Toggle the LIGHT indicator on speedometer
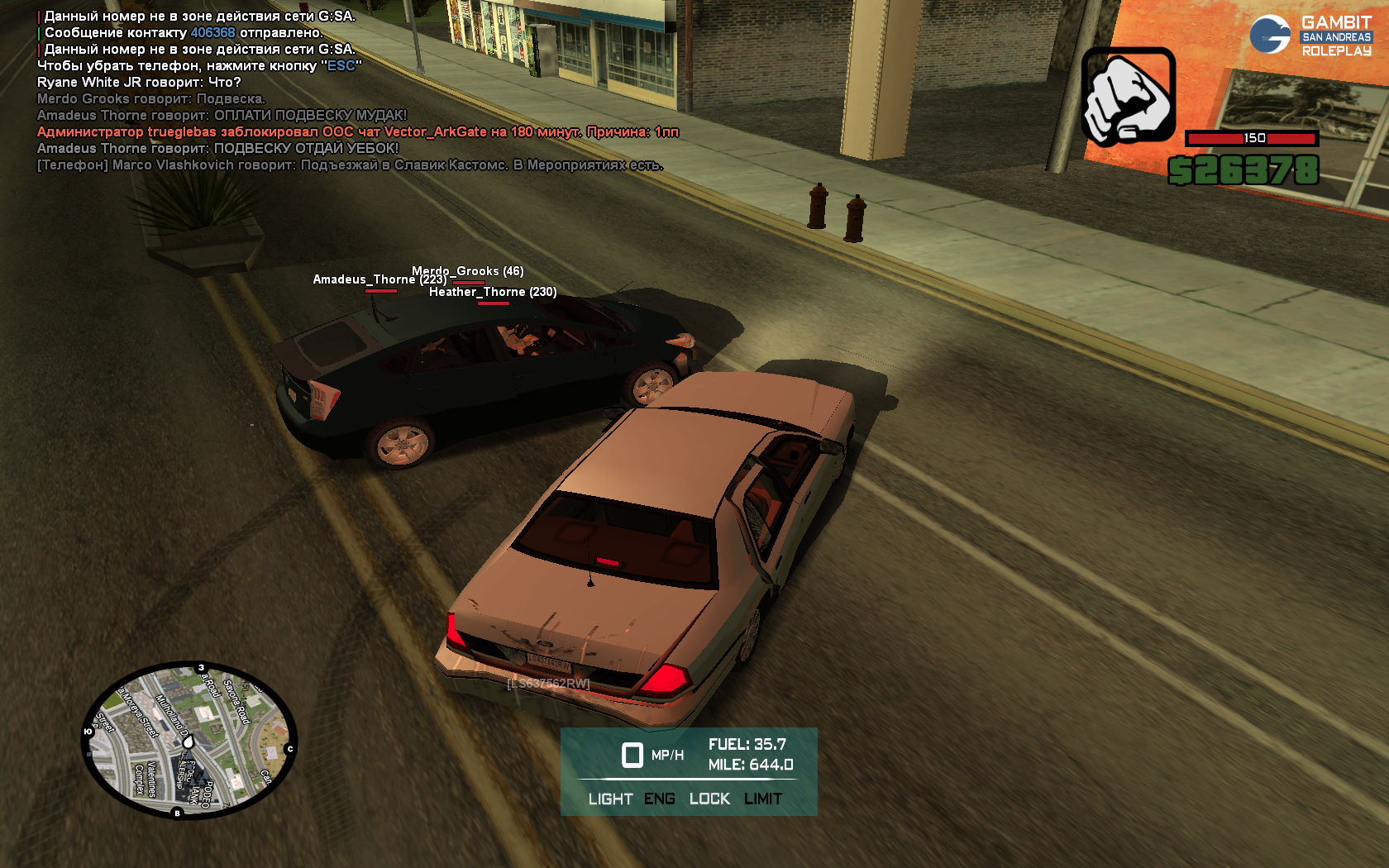Screen dimensions: 1389x868 (x=610, y=799)
